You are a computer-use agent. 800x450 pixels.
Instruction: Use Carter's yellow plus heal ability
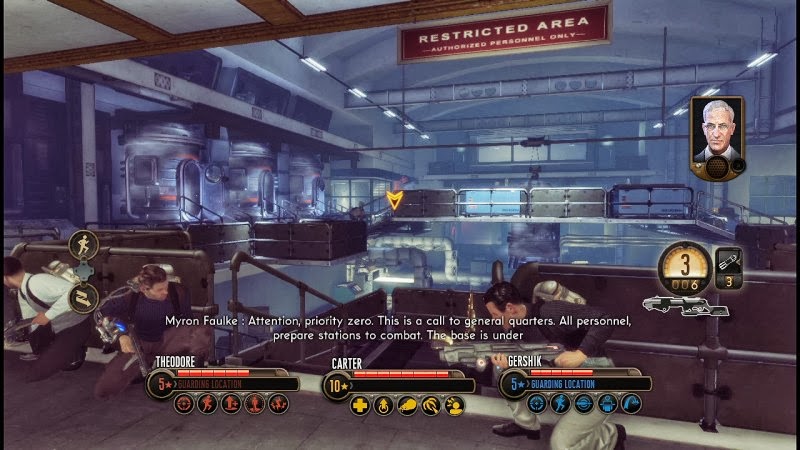pyautogui.click(x=360, y=404)
